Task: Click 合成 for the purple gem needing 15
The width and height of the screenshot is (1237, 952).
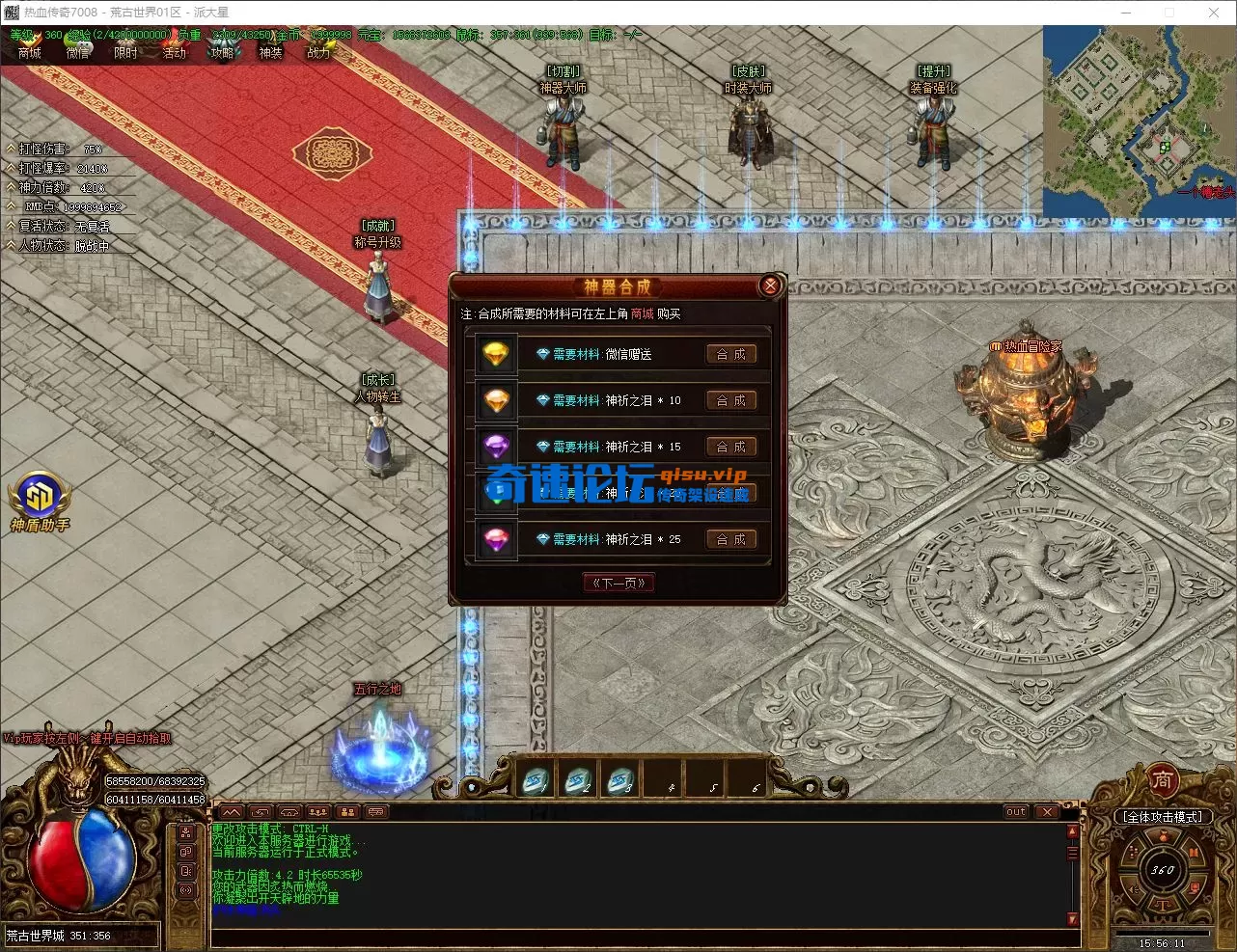Action: point(730,448)
